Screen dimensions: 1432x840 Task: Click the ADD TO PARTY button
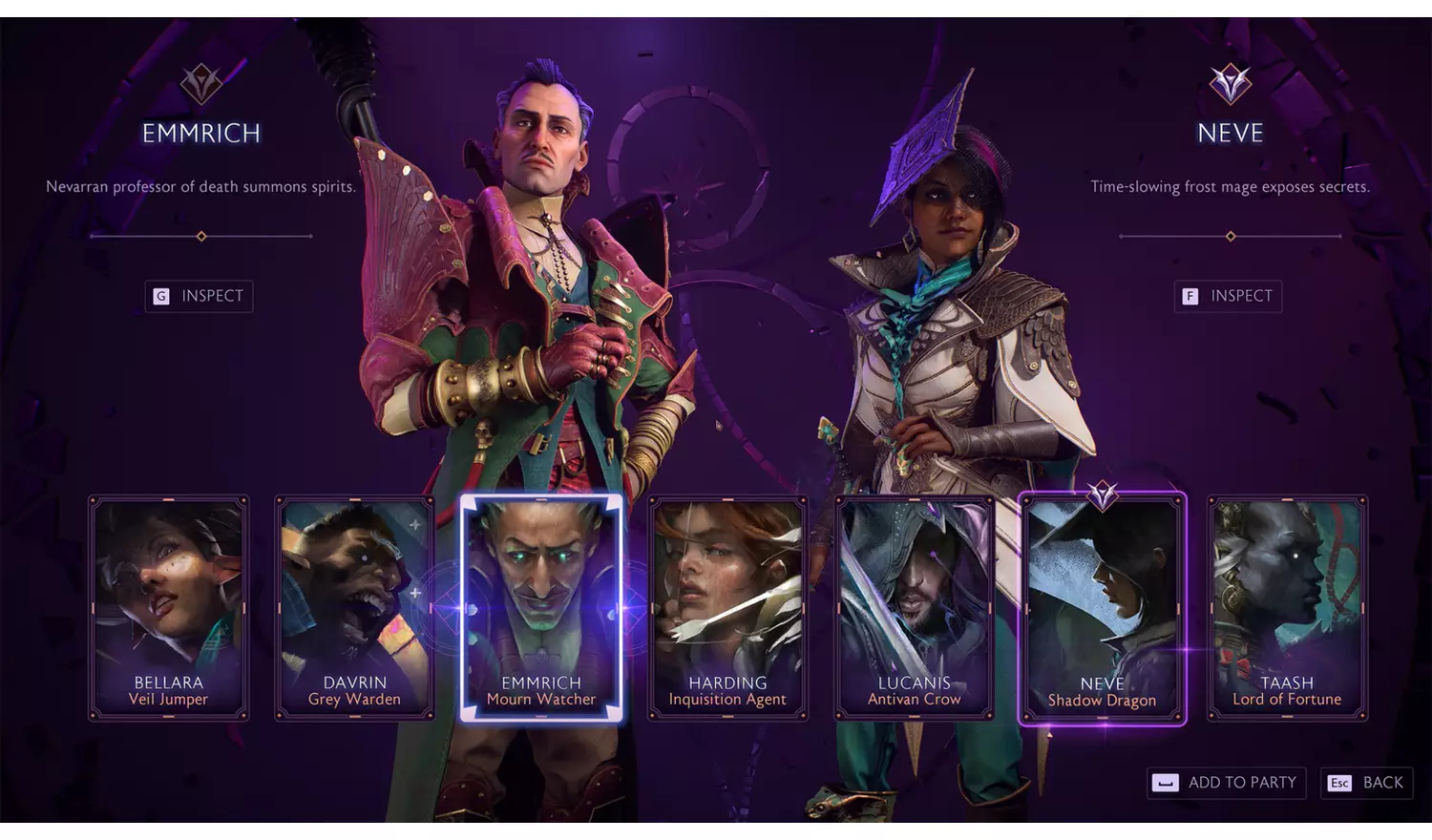[1225, 783]
